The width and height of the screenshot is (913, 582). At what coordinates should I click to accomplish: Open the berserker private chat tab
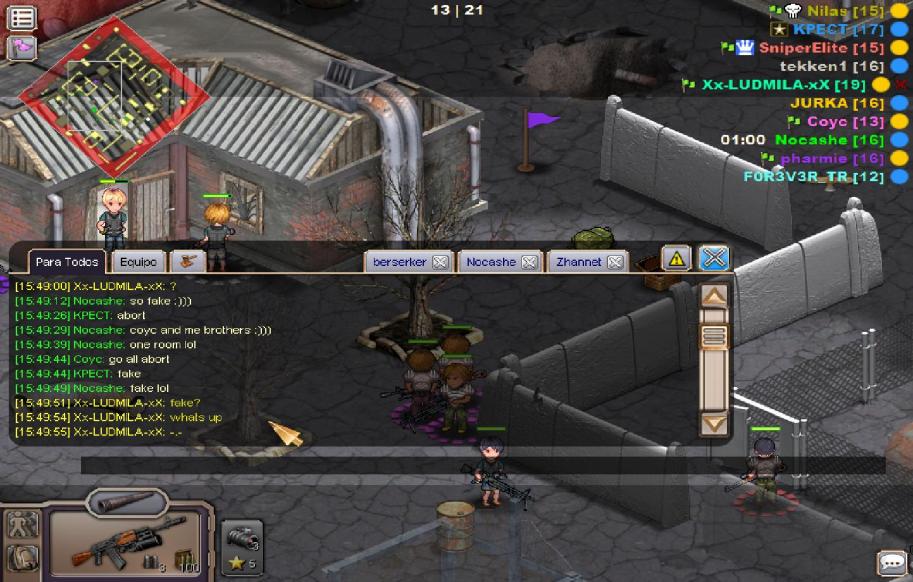[399, 262]
